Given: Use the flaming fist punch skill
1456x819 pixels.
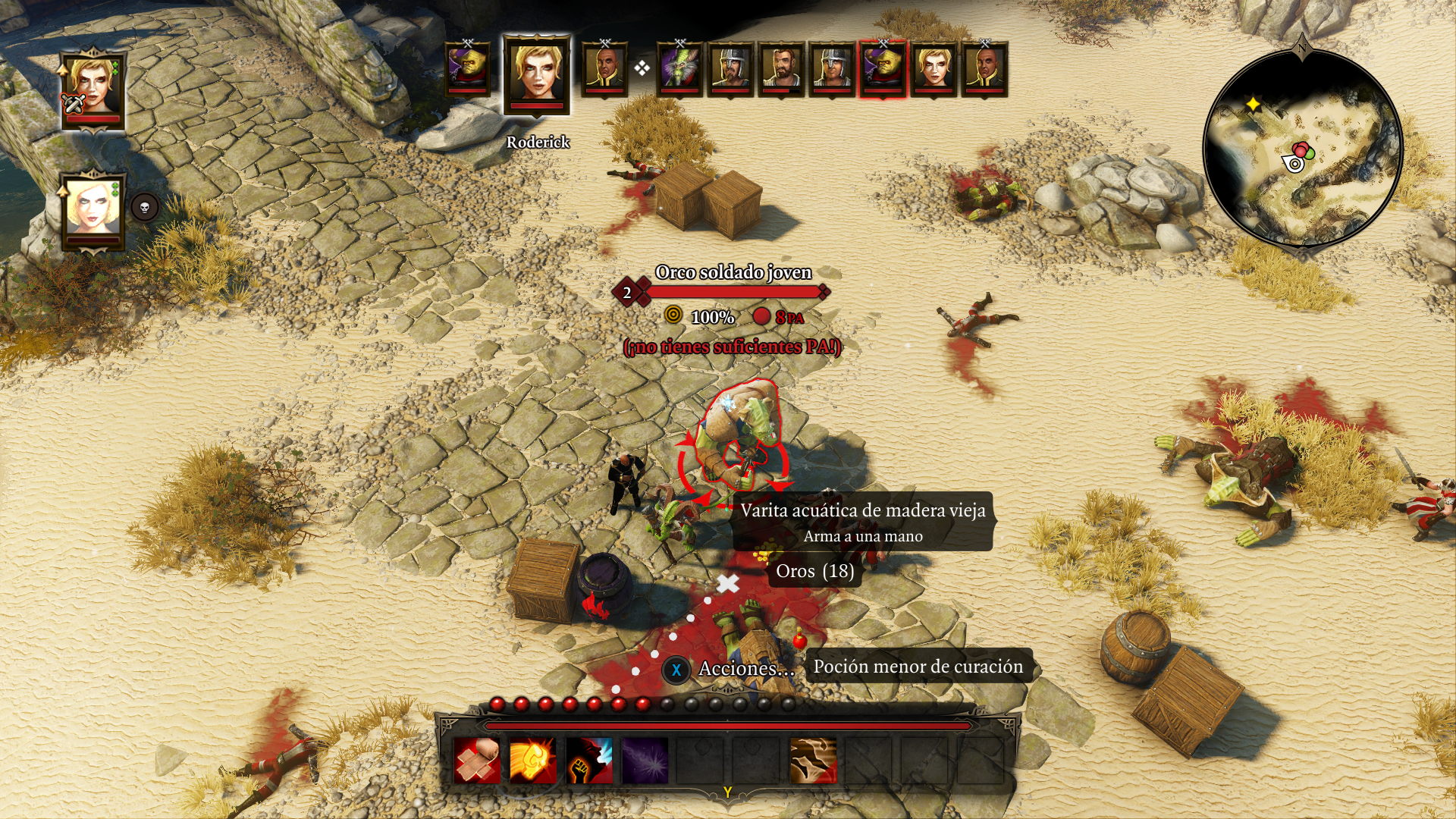Looking at the screenshot, I should pyautogui.click(x=532, y=761).
